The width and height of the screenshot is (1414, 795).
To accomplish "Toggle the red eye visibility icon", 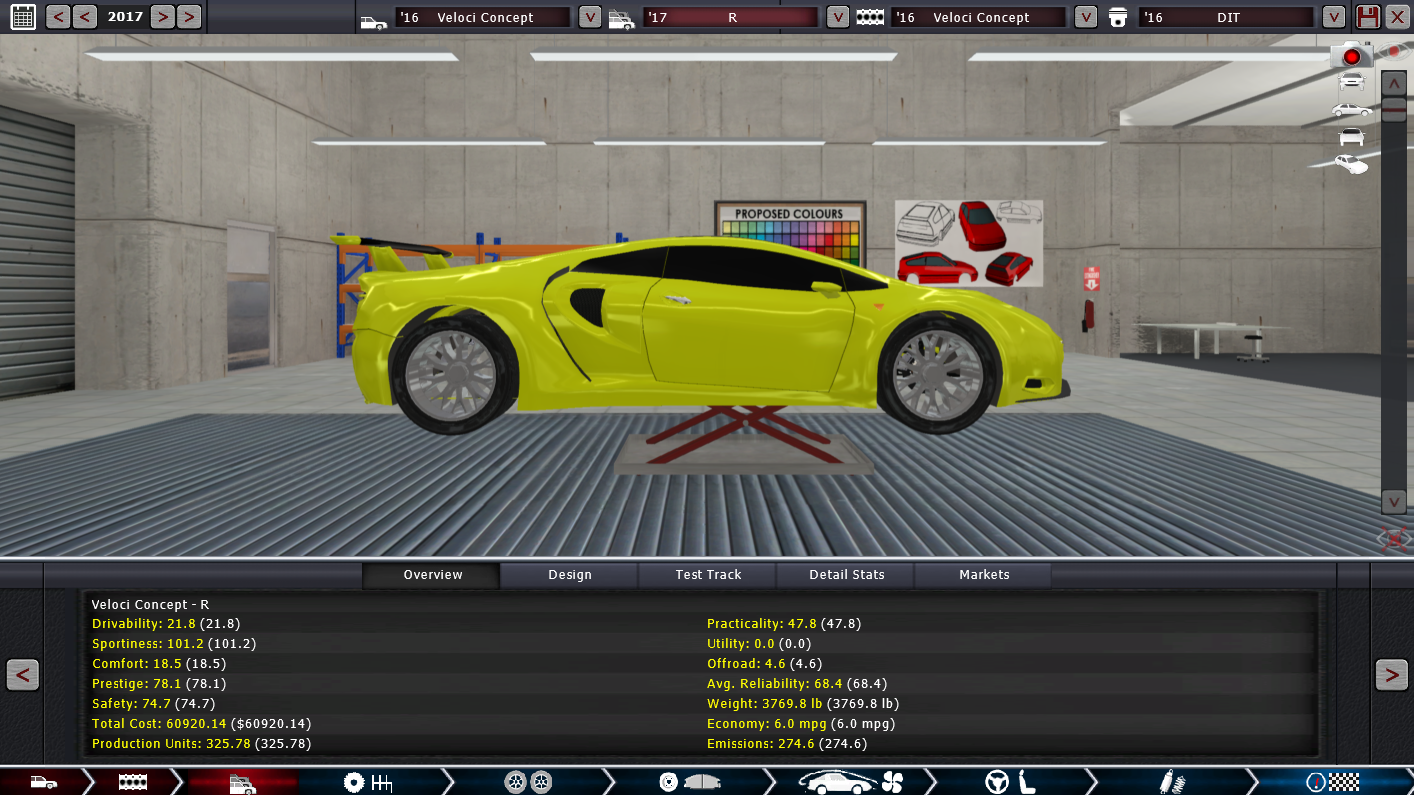I will [x=1393, y=51].
